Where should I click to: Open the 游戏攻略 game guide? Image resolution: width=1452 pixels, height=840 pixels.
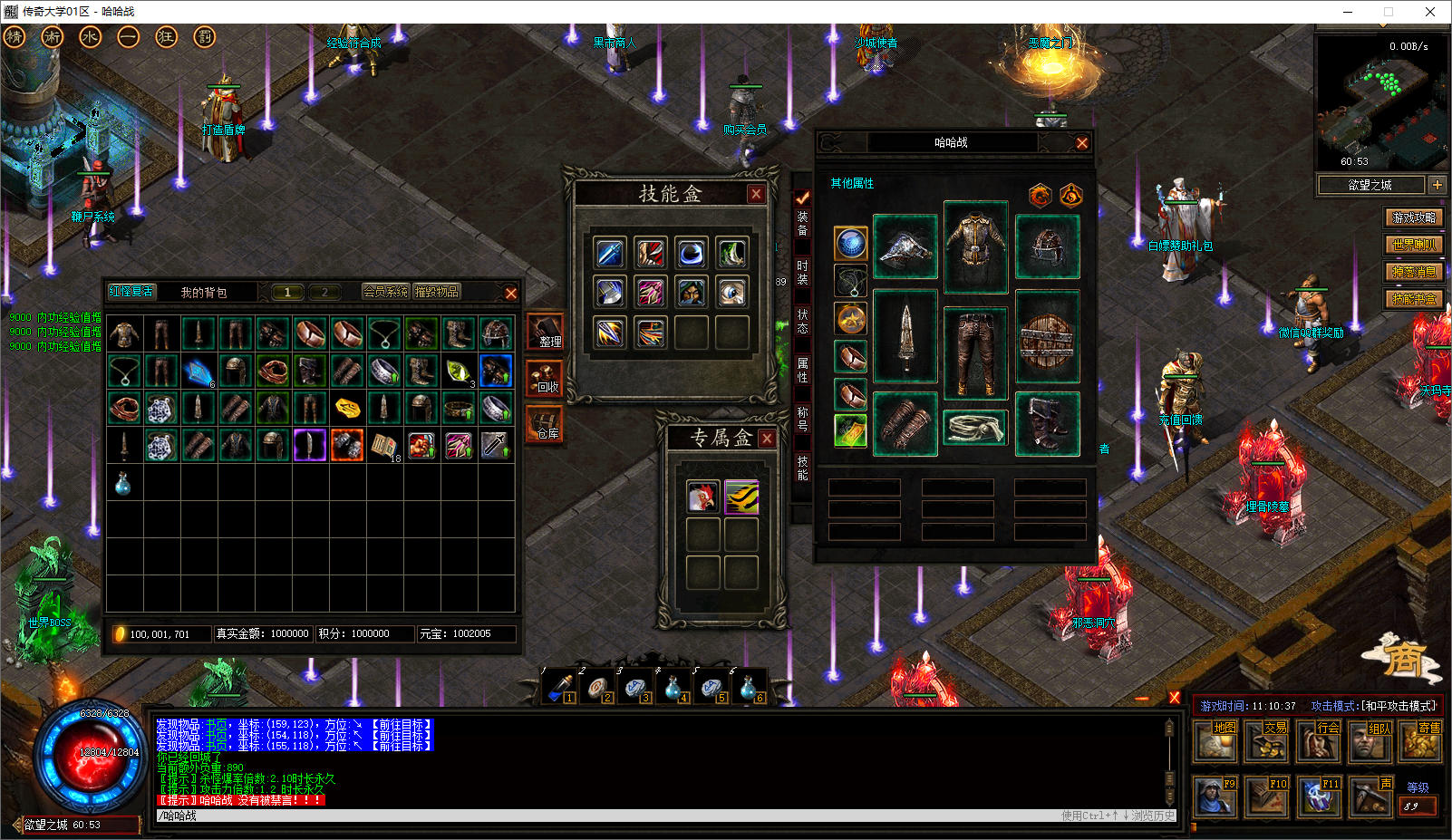[1414, 217]
